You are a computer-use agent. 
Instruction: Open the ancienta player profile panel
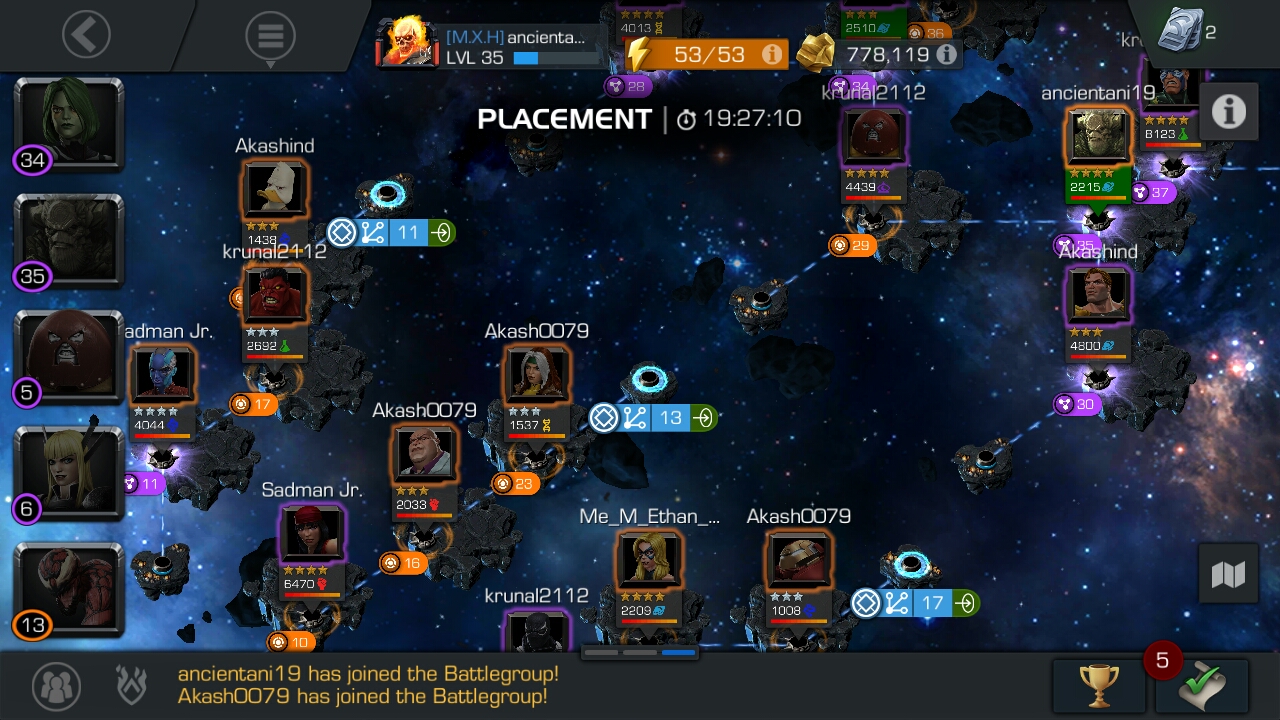[x=492, y=46]
